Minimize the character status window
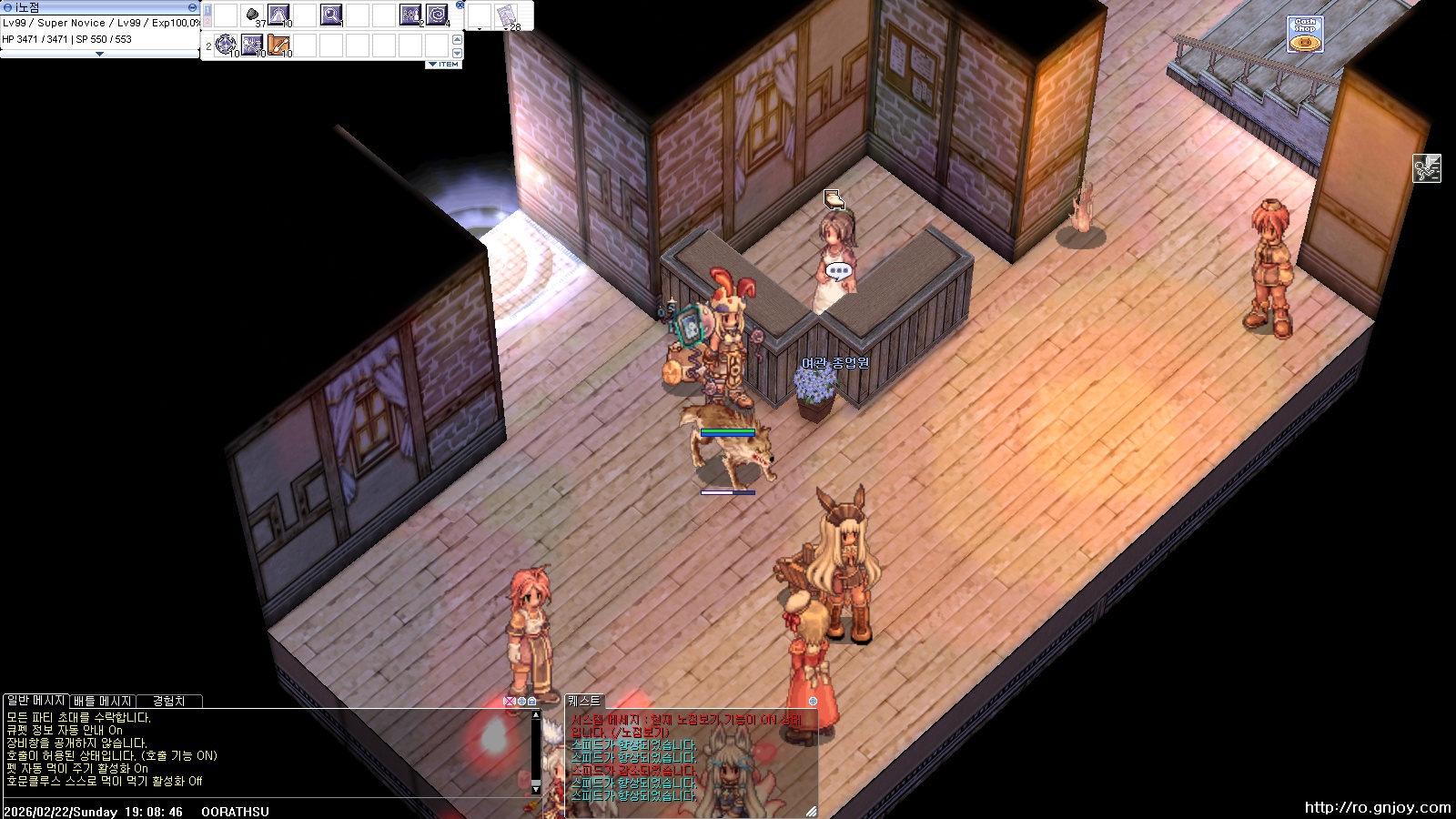The image size is (1456, 819). tap(192, 7)
